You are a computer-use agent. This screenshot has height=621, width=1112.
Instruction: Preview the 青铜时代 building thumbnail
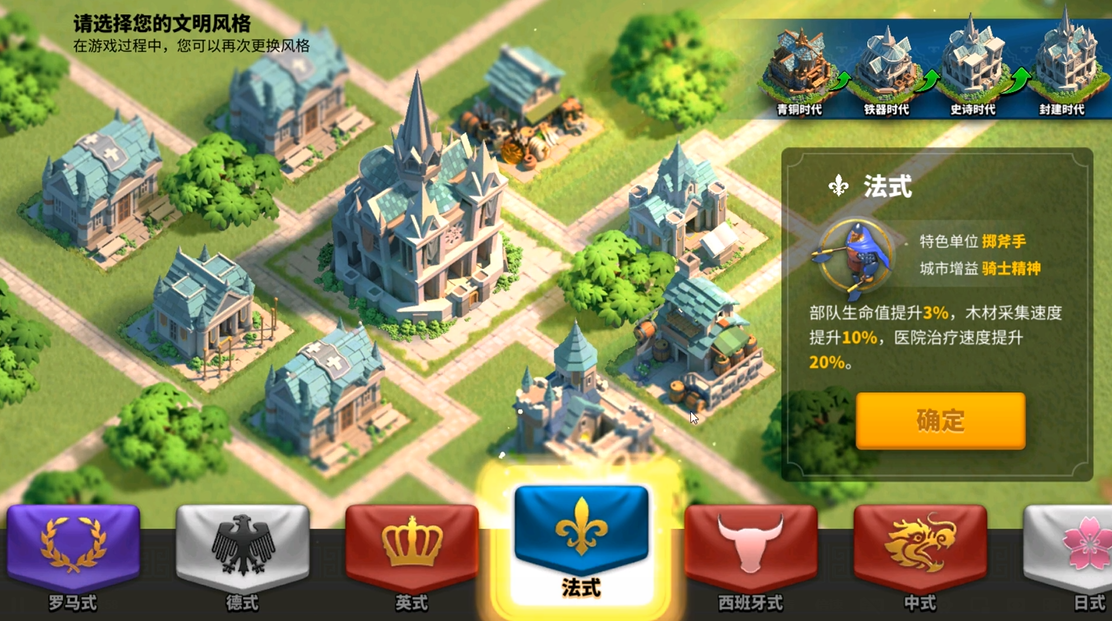798,65
